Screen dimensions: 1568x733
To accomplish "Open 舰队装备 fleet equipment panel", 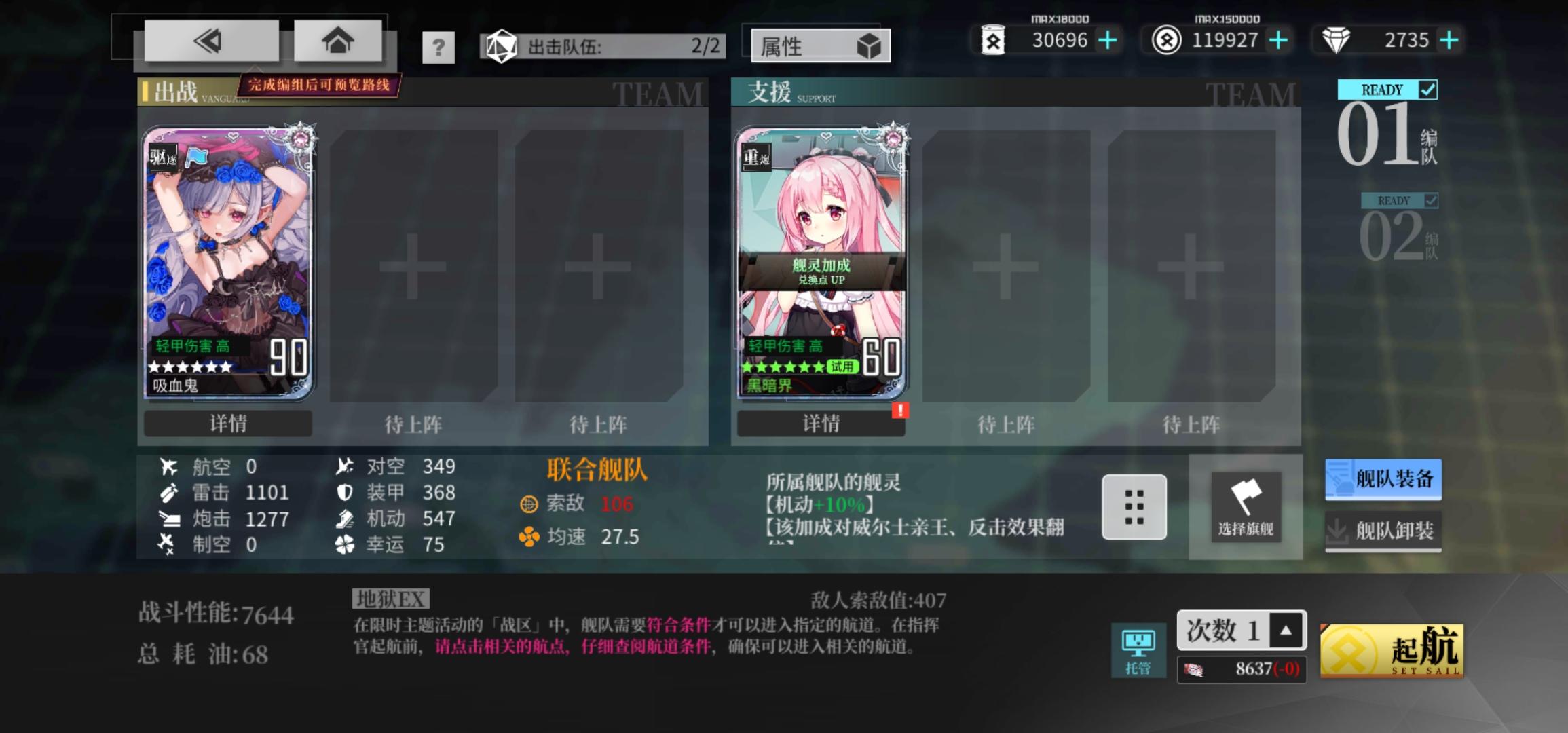I will point(1383,479).
